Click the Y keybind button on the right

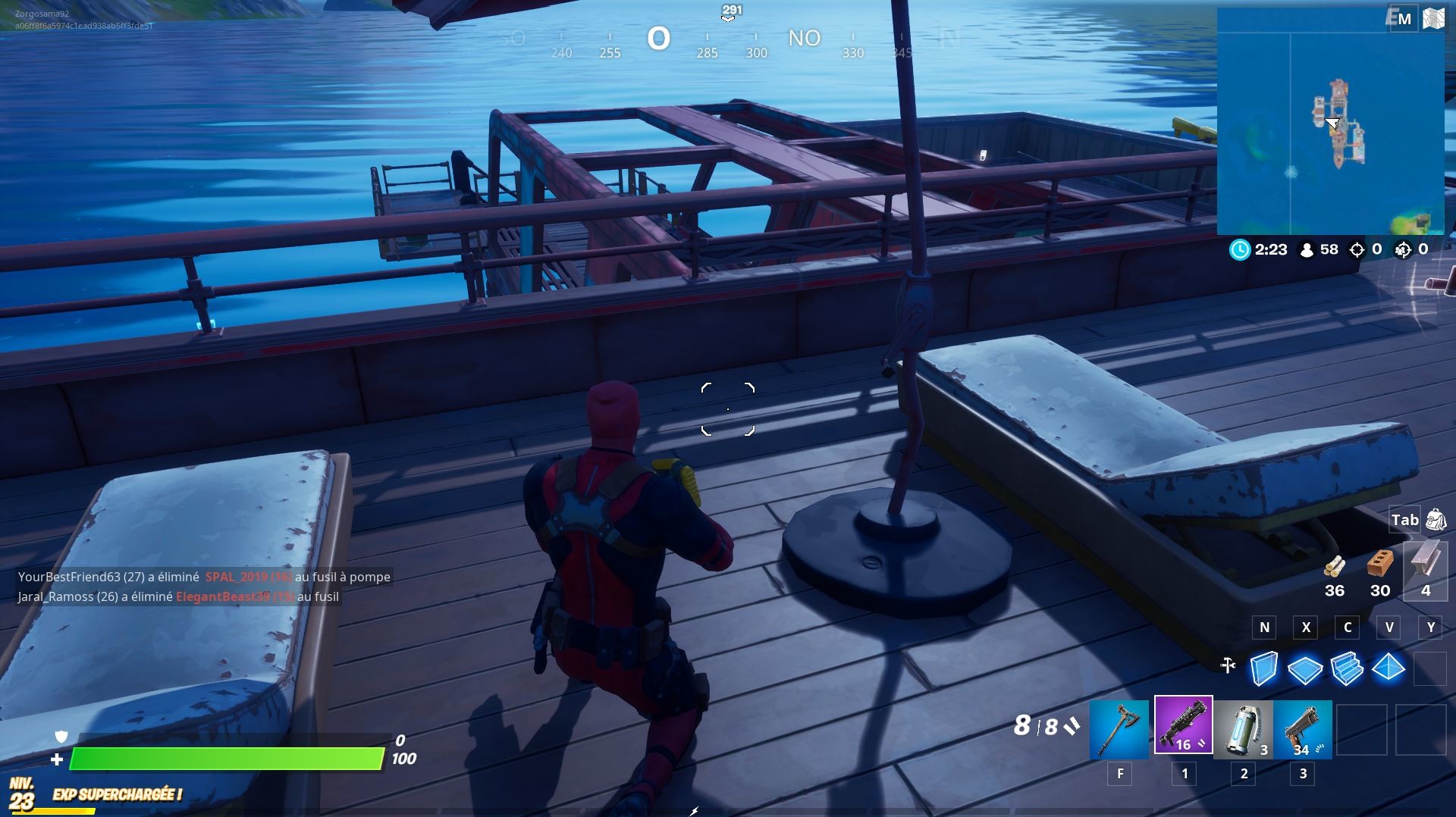pyautogui.click(x=1430, y=628)
